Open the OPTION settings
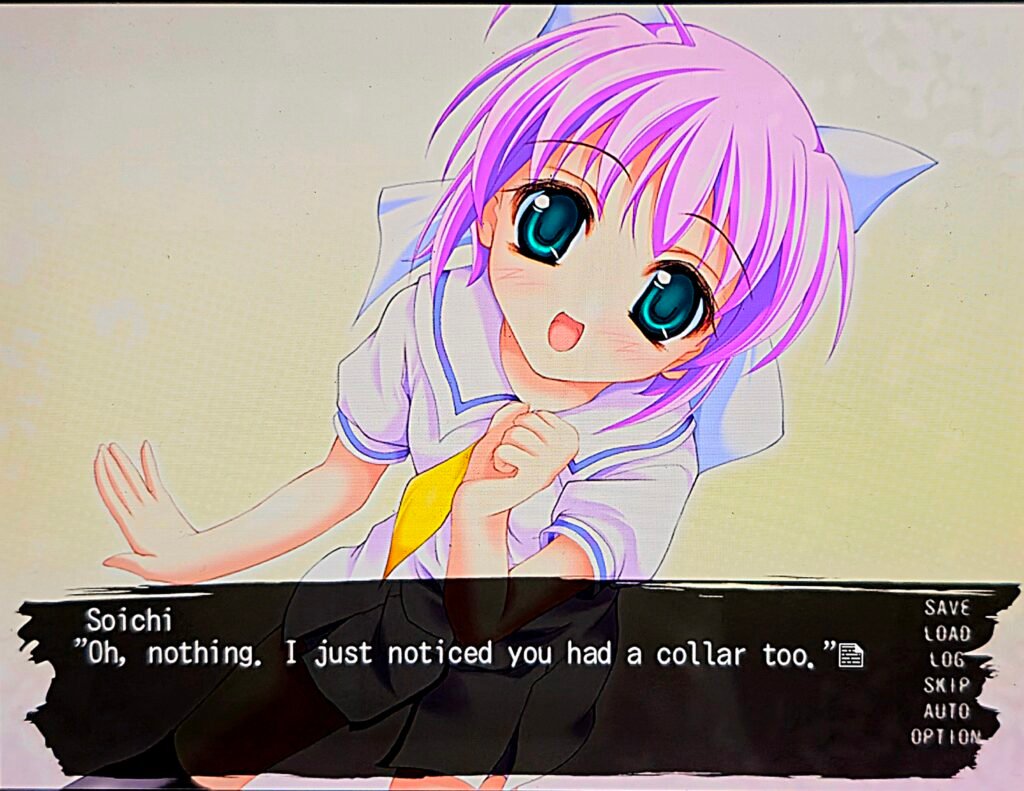The height and width of the screenshot is (791, 1024). (x=945, y=737)
